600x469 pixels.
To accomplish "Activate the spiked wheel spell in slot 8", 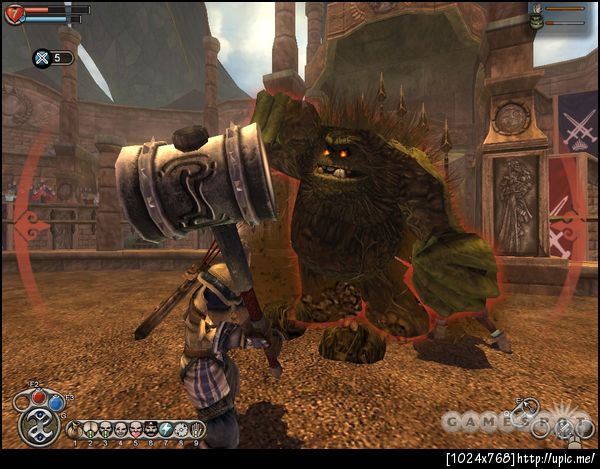I will click(181, 429).
